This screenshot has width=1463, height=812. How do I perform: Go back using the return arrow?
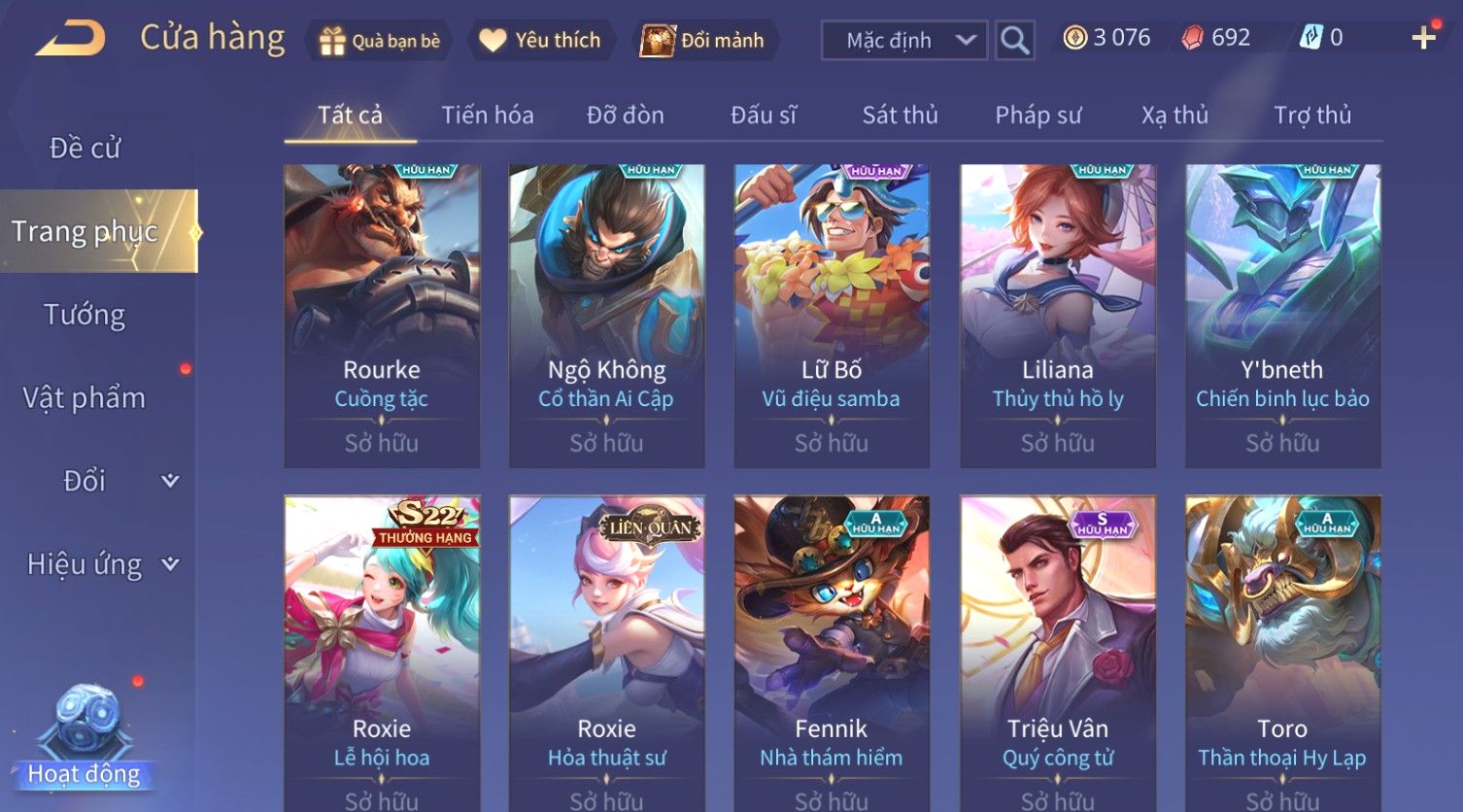click(71, 40)
